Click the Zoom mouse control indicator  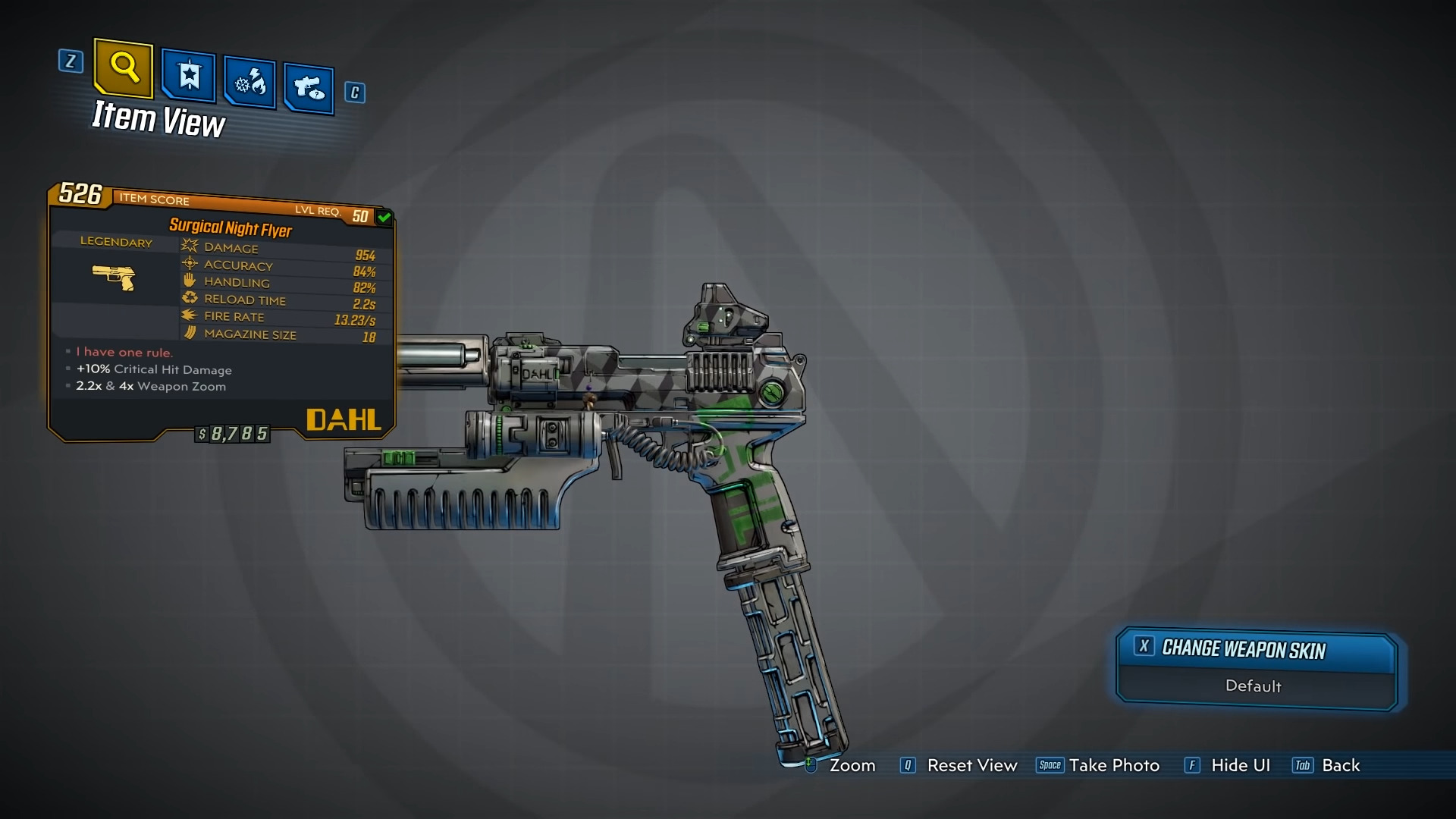point(810,765)
